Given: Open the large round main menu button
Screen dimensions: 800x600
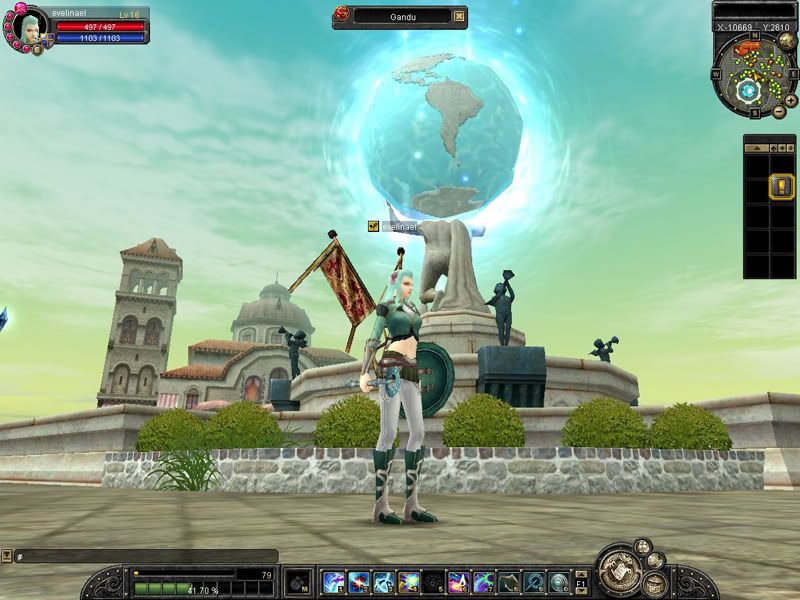Looking at the screenshot, I should [620, 572].
